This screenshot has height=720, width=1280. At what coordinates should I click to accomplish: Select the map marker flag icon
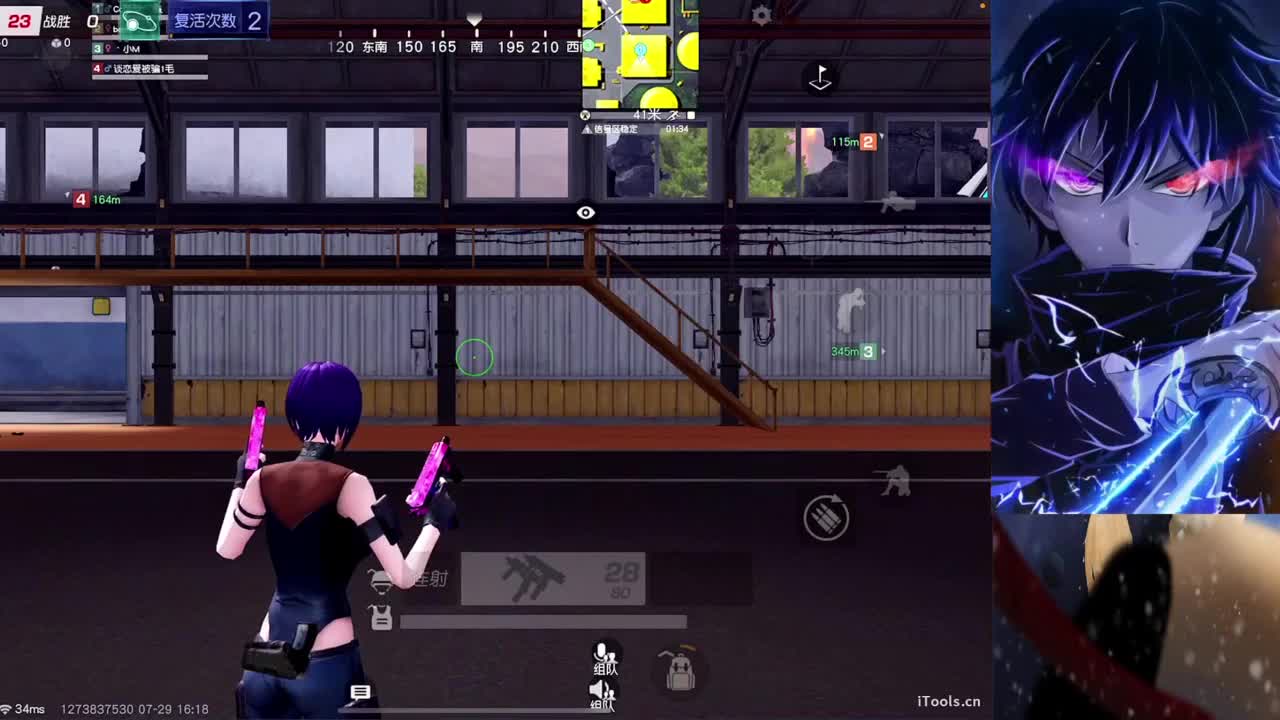point(820,78)
